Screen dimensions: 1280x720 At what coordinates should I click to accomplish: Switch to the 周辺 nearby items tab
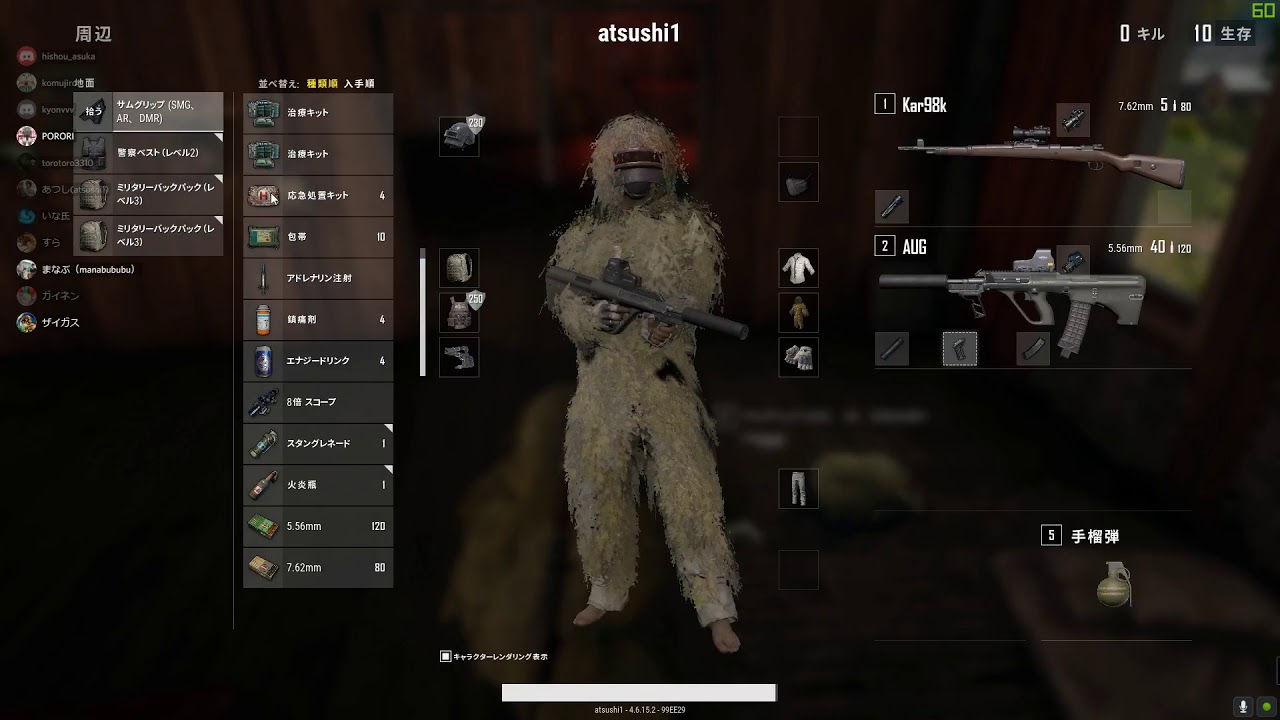(96, 33)
